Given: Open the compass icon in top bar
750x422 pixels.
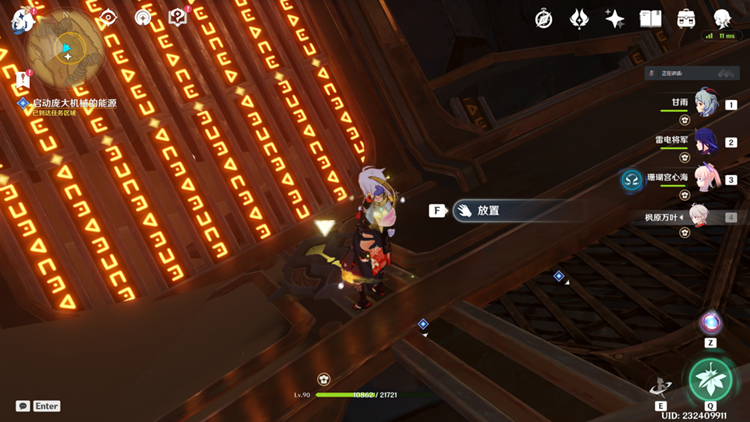Looking at the screenshot, I should [x=544, y=18].
